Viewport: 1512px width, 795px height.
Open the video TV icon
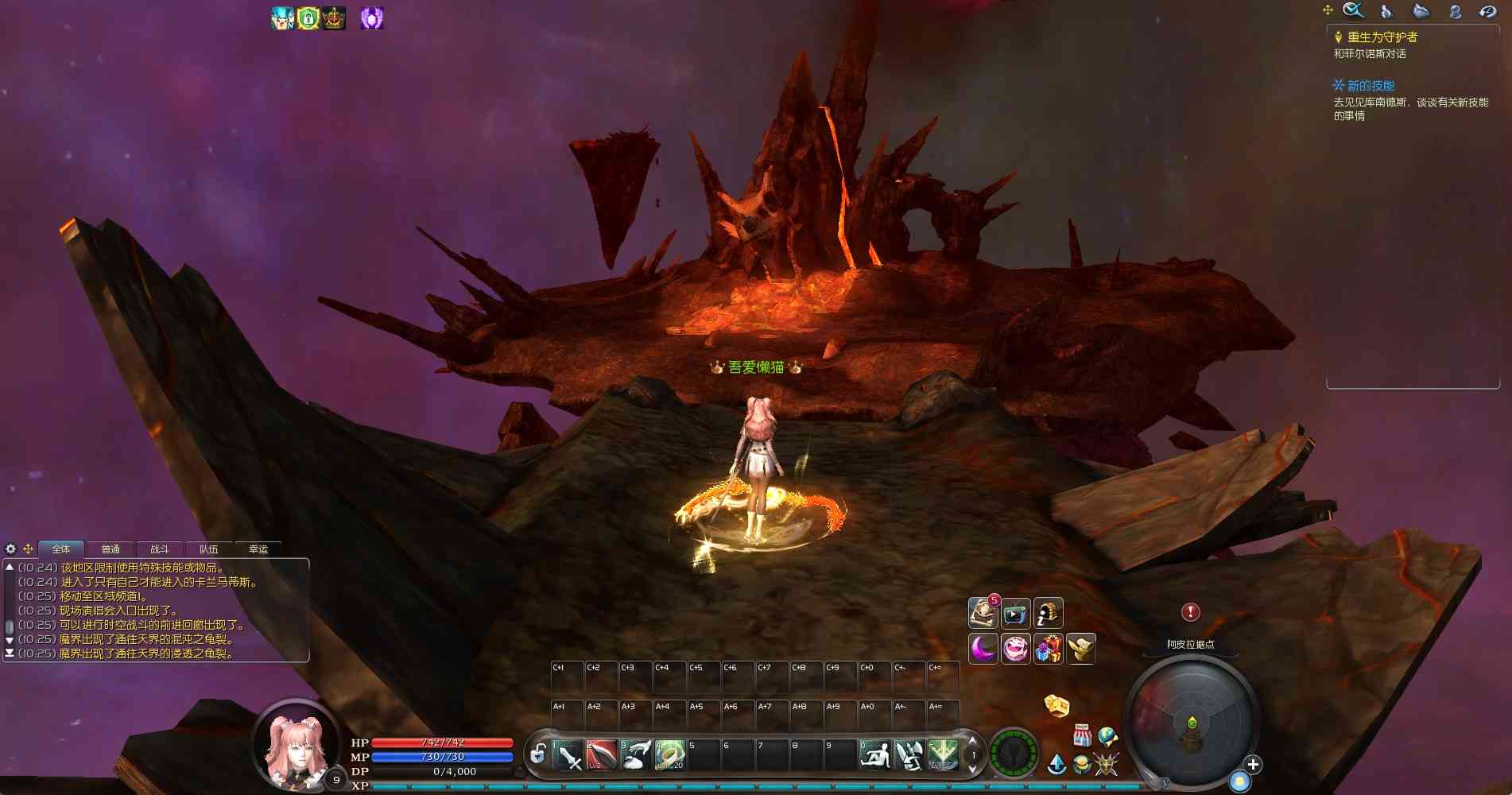tap(1015, 614)
